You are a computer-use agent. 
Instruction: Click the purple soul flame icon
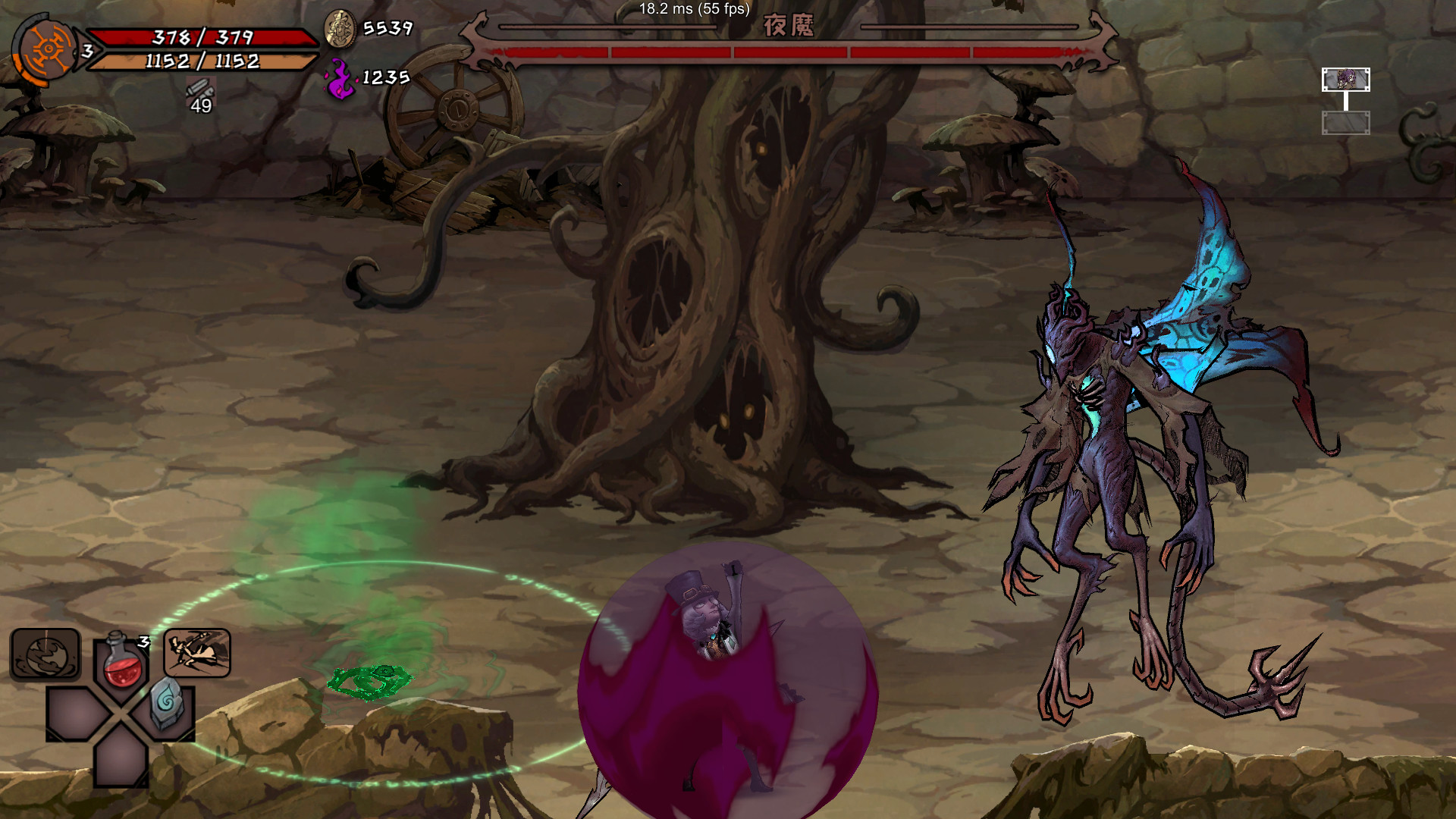coord(341,76)
